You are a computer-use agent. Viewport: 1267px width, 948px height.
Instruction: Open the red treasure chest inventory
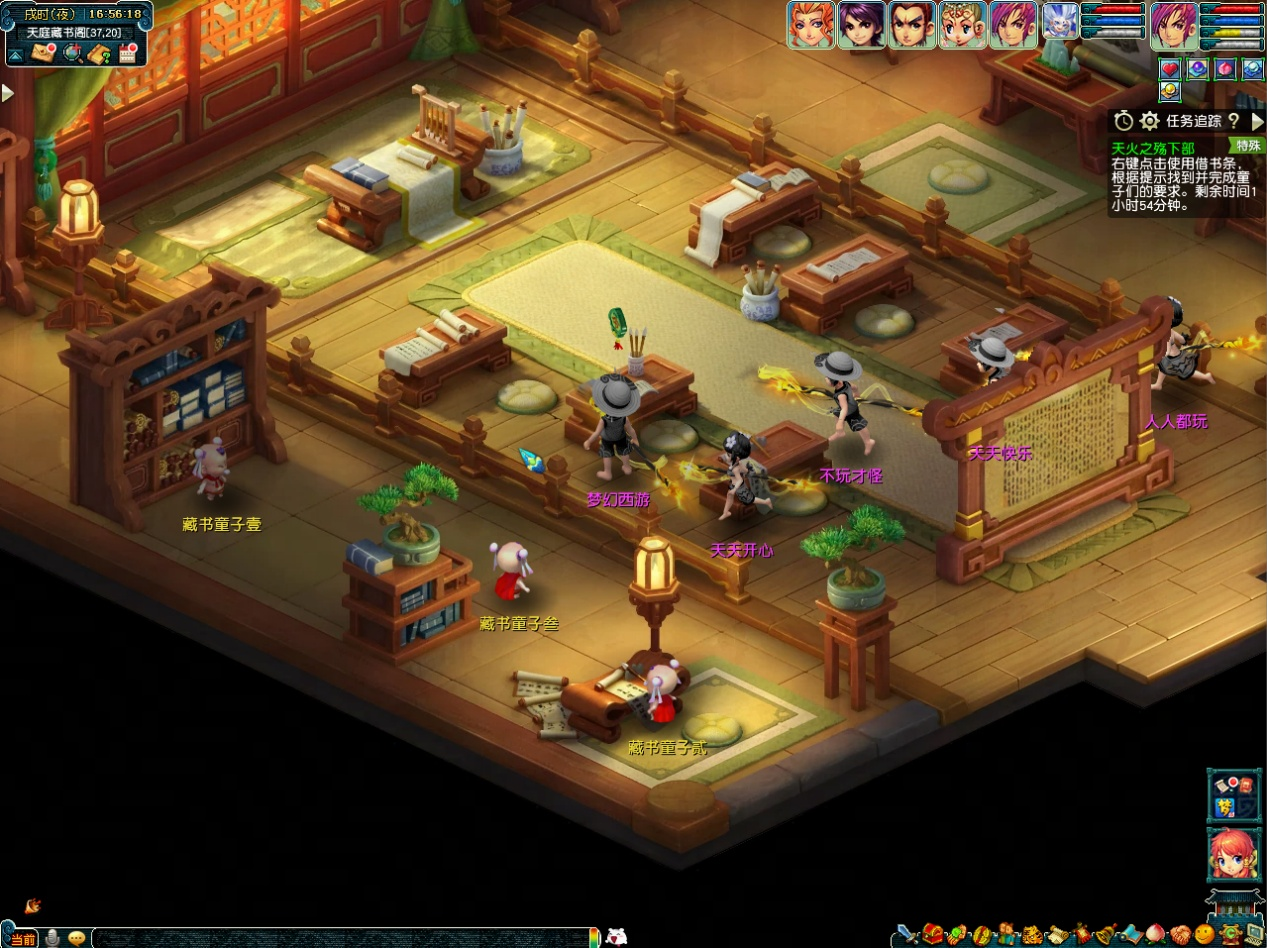pyautogui.click(x=933, y=935)
